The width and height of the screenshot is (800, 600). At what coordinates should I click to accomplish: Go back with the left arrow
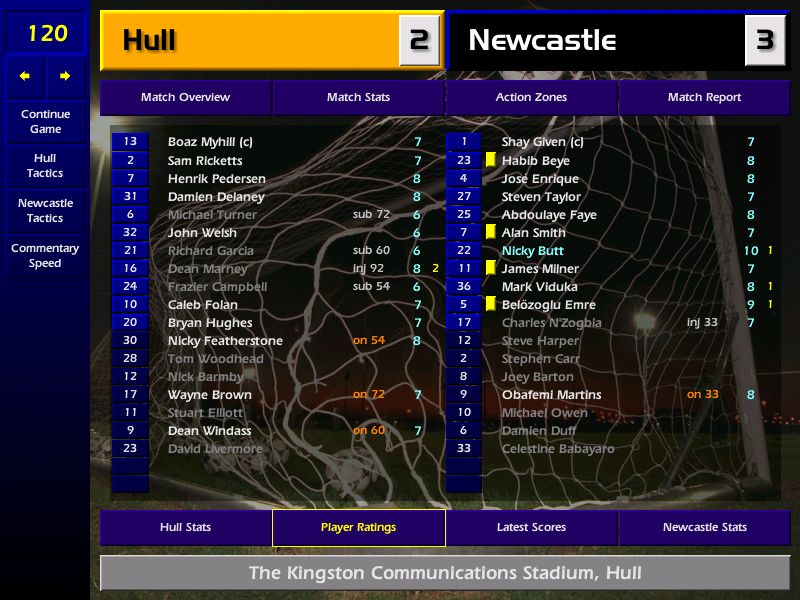pos(25,76)
